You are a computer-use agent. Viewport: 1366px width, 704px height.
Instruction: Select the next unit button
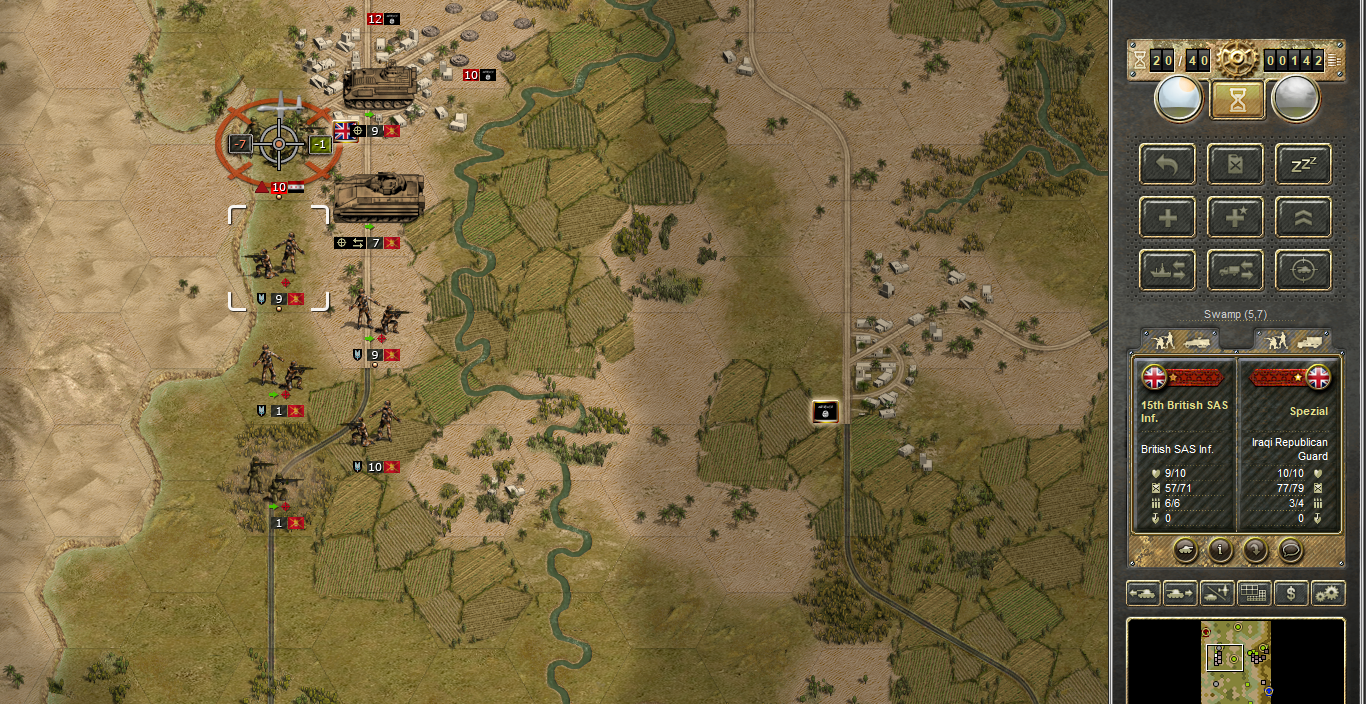pyautogui.click(x=1180, y=593)
